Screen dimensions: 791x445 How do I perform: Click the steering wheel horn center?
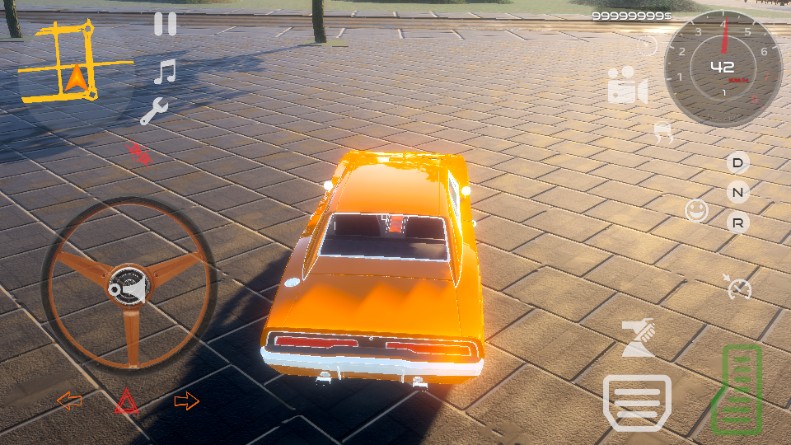point(127,285)
